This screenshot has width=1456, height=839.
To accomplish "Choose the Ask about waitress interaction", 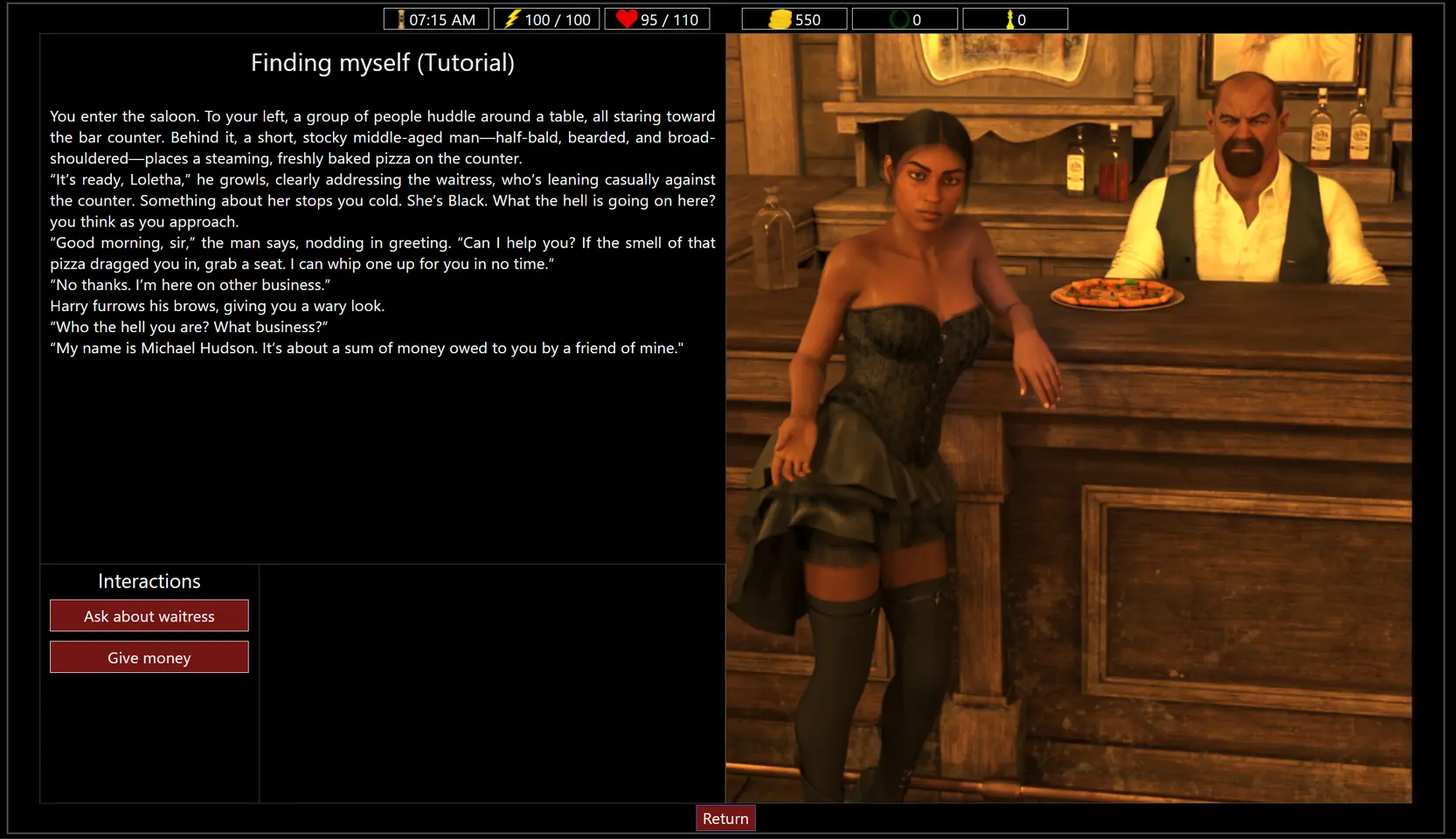I will pos(149,615).
